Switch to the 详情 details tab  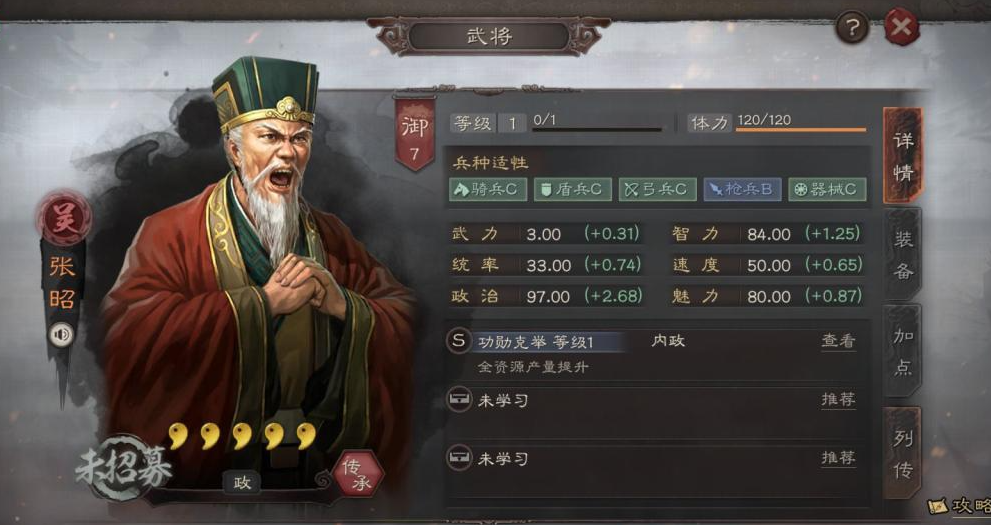[x=902, y=155]
